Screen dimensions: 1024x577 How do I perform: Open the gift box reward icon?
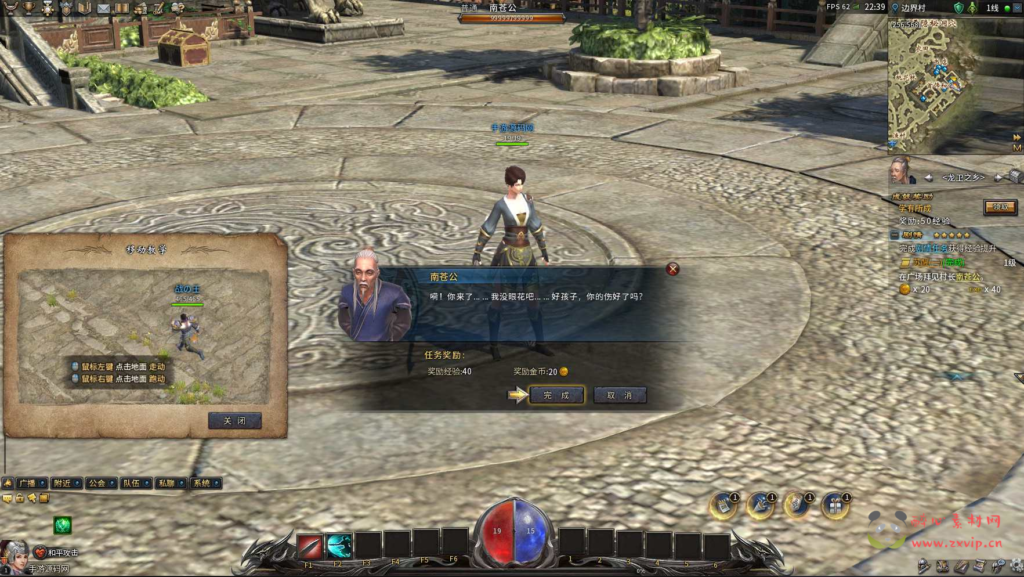click(835, 506)
